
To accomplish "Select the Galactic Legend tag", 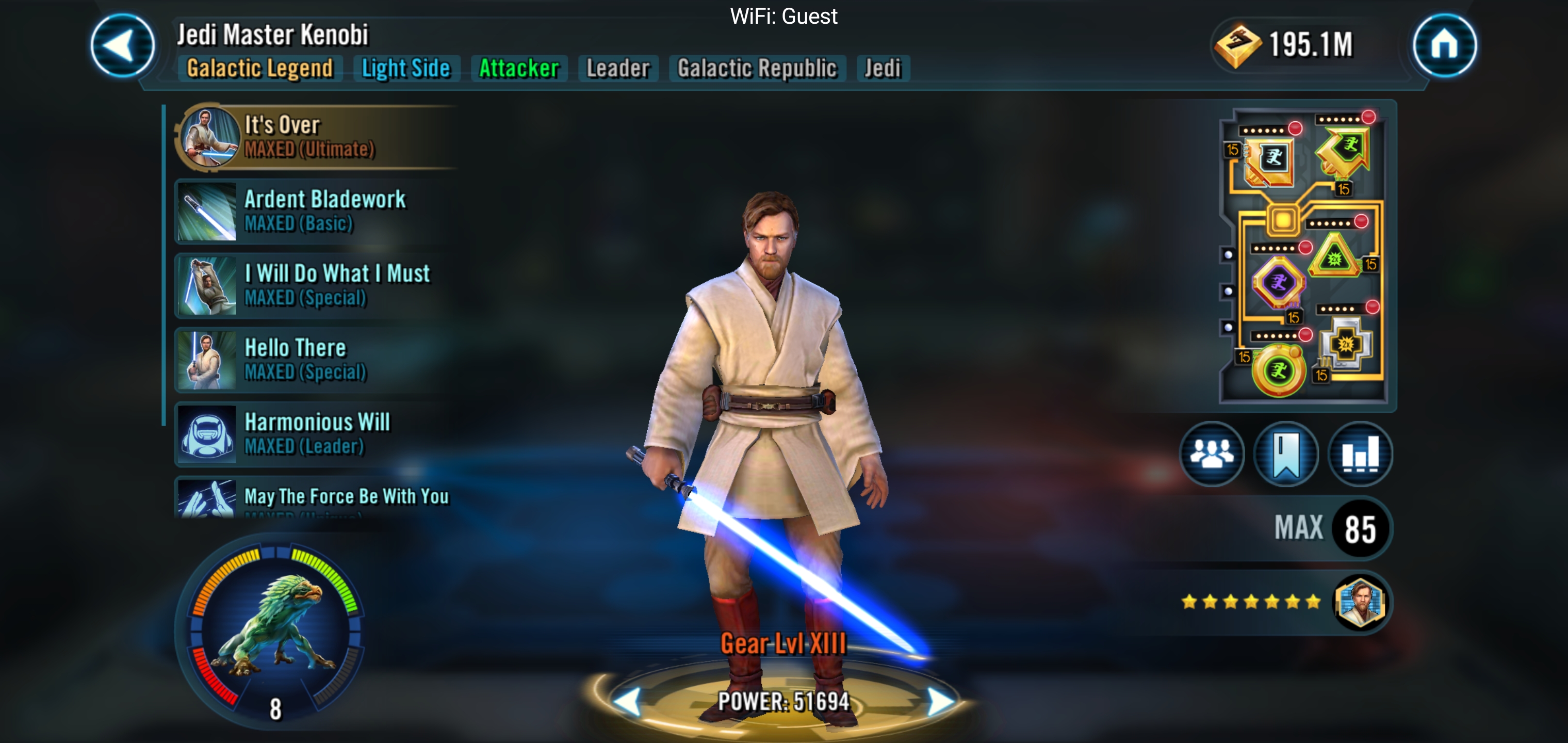I will click(x=260, y=68).
